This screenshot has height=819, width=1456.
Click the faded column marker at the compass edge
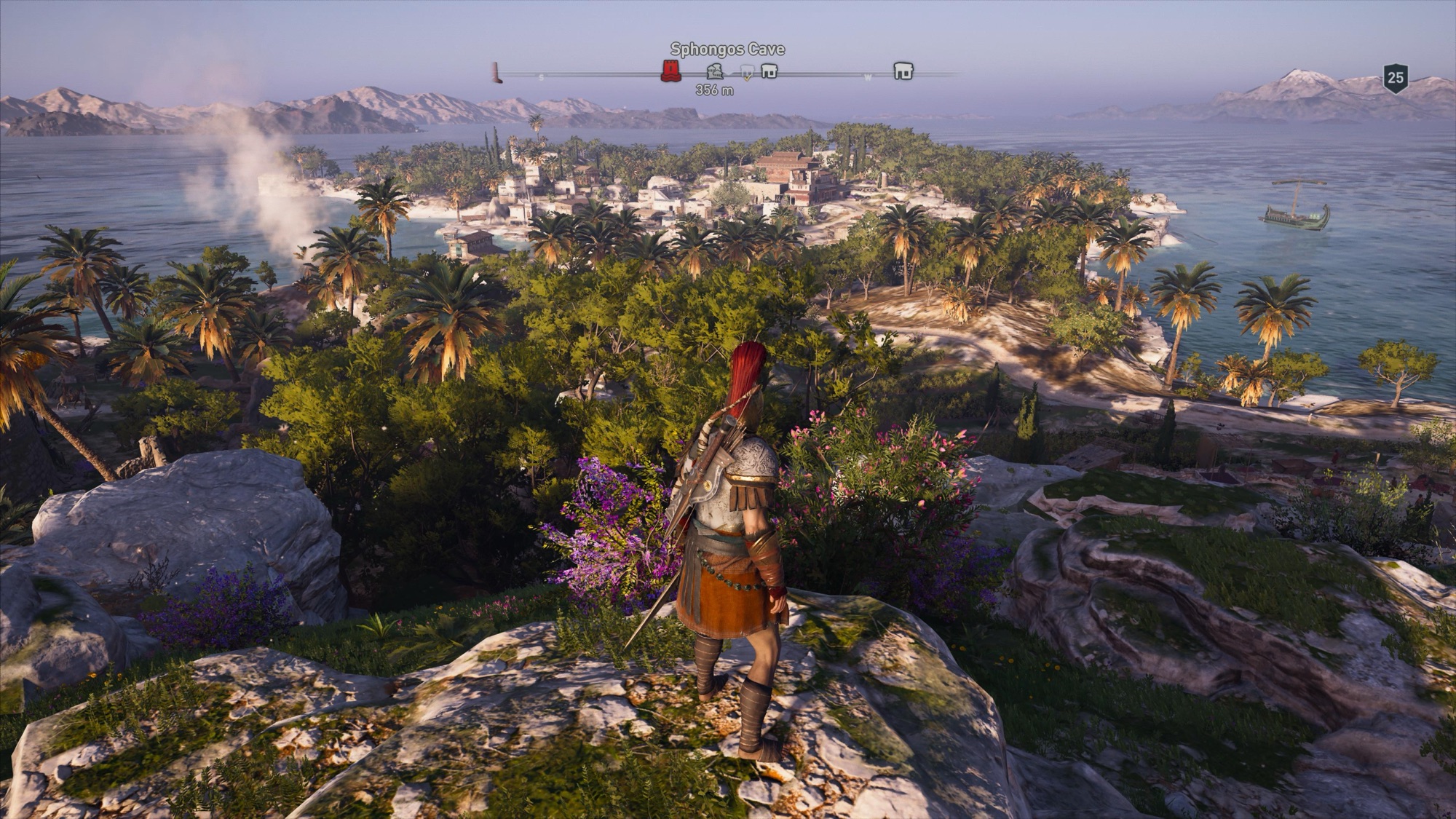click(x=496, y=72)
